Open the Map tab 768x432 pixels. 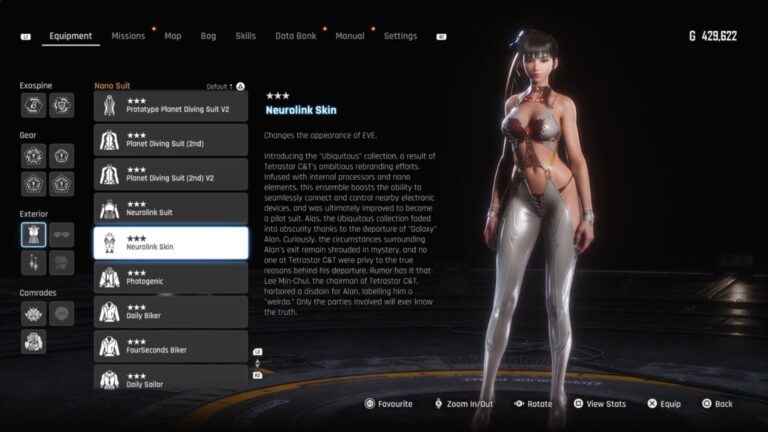(173, 36)
